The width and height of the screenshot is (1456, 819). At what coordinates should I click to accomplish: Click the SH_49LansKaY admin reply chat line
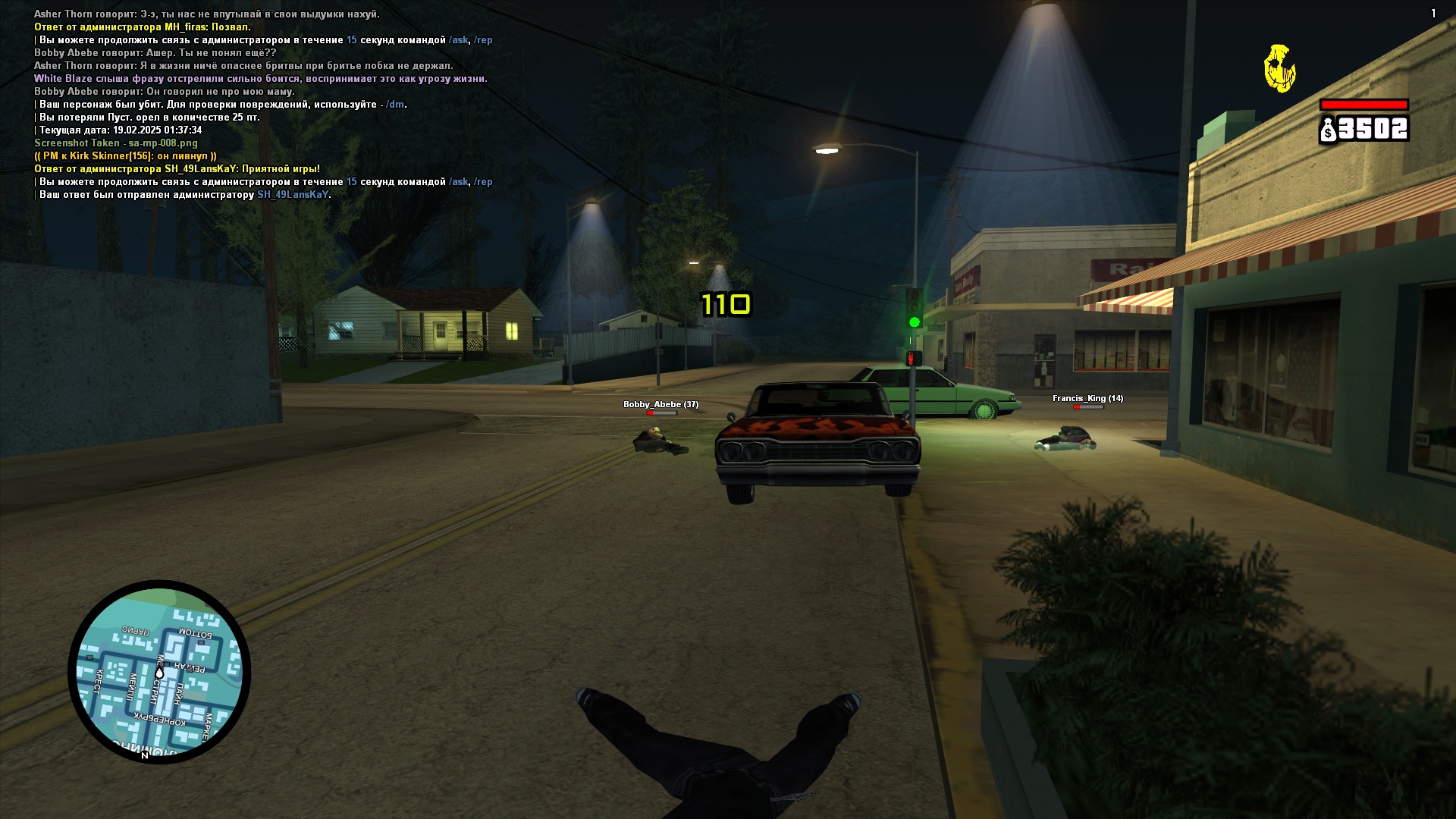pos(177,169)
